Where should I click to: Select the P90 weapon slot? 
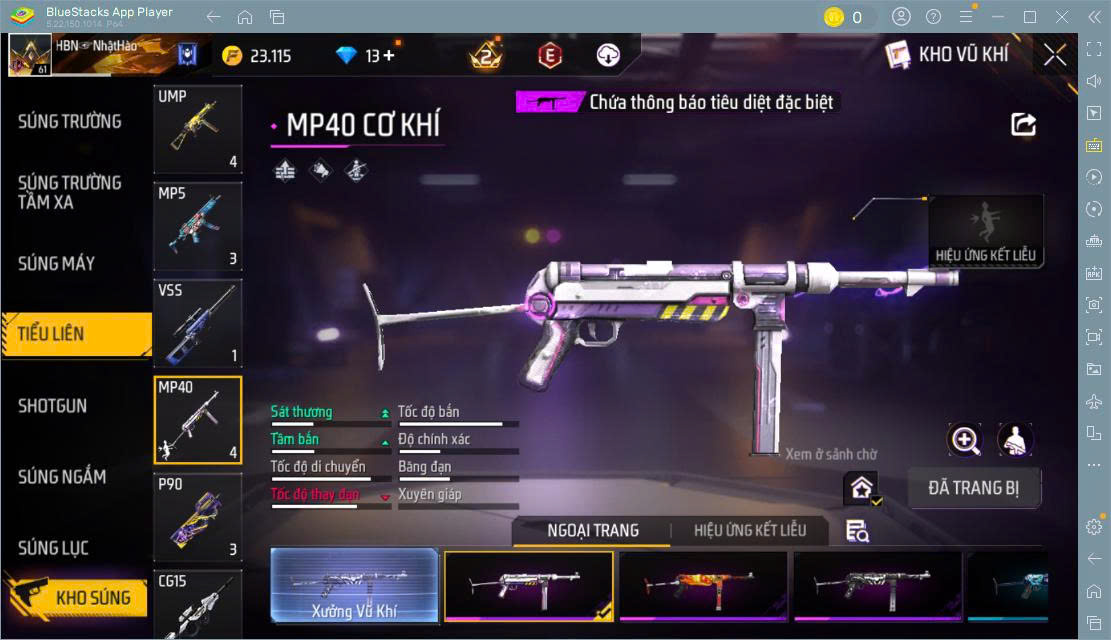tap(198, 517)
